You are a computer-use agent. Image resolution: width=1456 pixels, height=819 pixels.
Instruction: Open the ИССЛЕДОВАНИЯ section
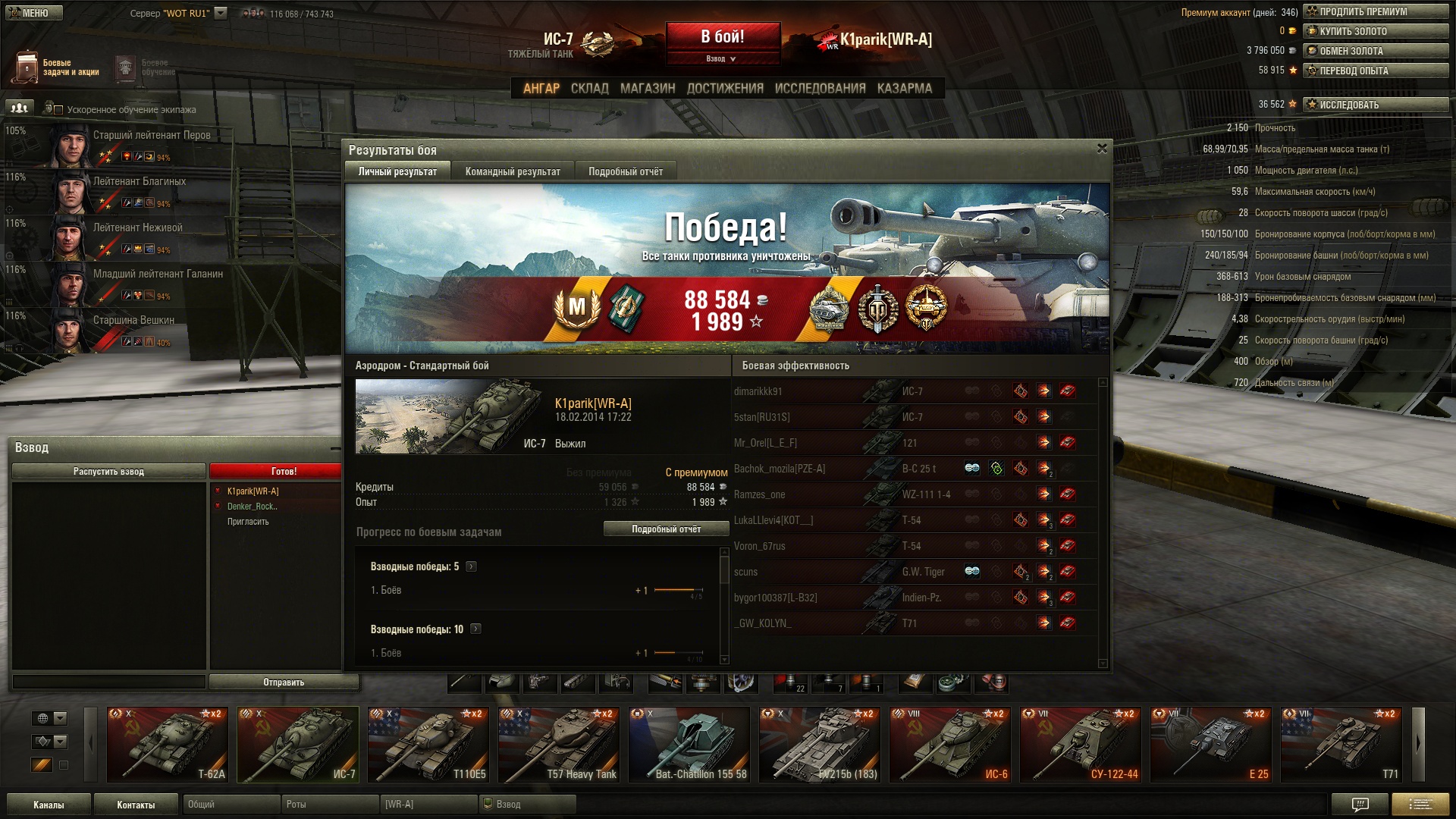(820, 89)
